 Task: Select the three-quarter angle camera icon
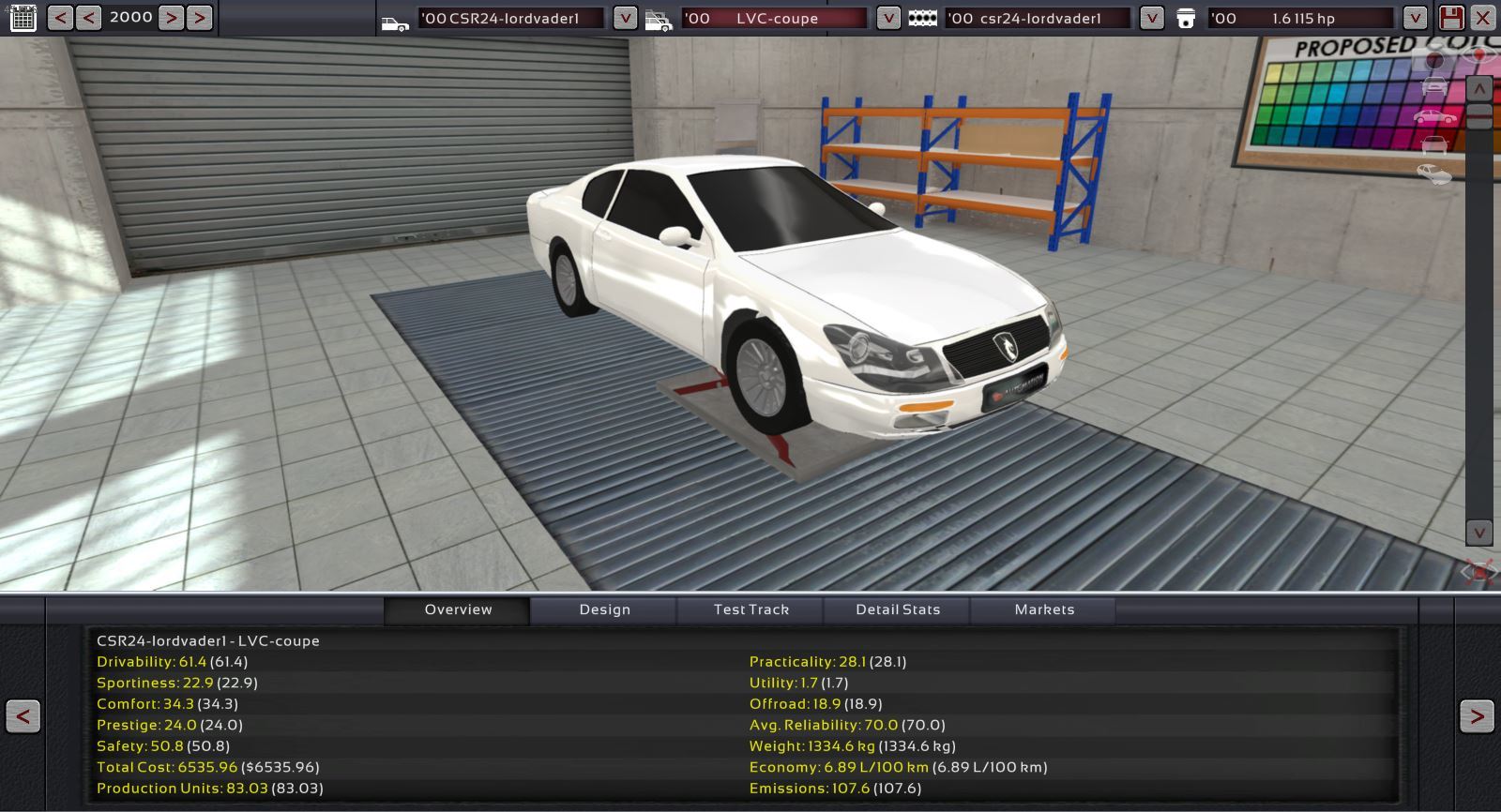pyautogui.click(x=1434, y=174)
